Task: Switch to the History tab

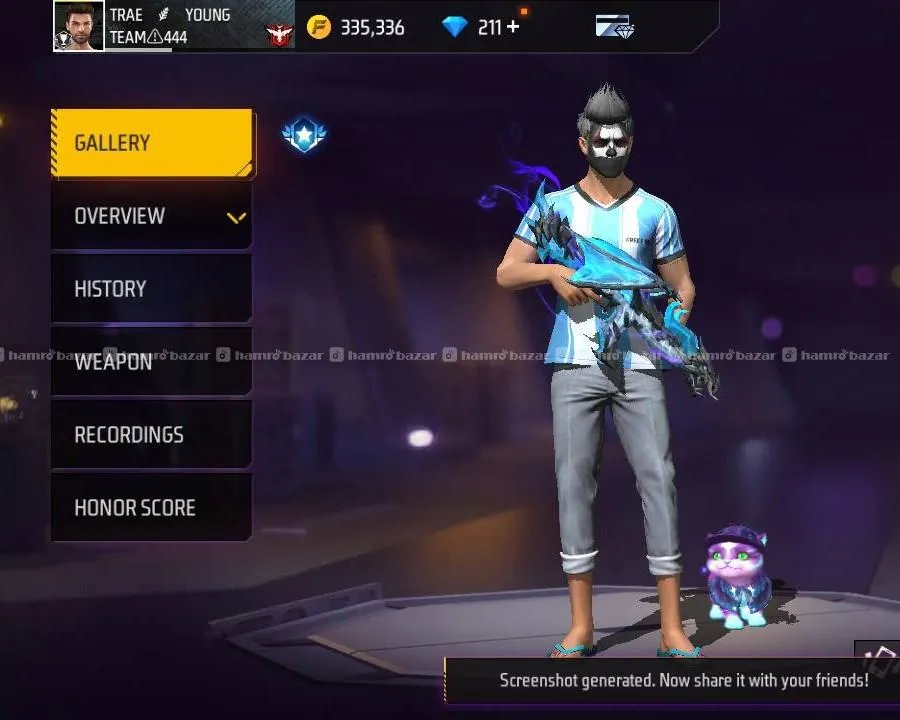Action: coord(152,289)
